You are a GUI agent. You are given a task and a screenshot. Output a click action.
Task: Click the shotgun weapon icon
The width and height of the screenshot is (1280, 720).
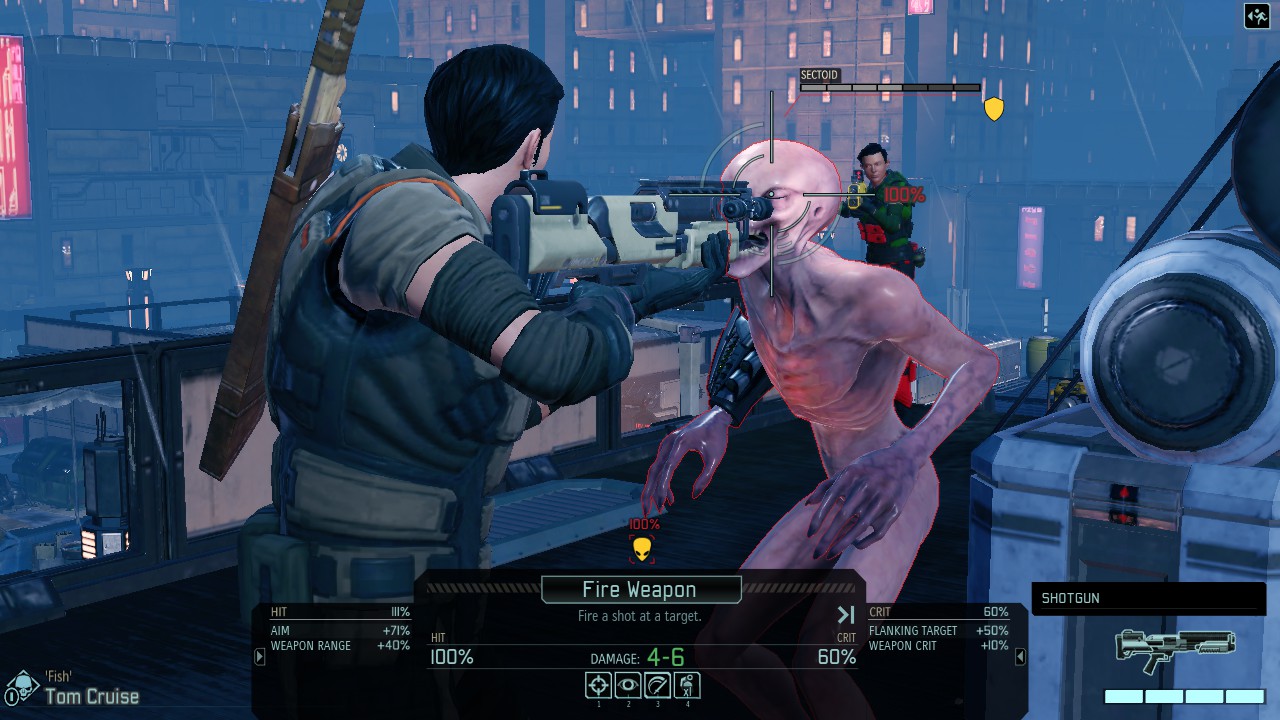1175,650
